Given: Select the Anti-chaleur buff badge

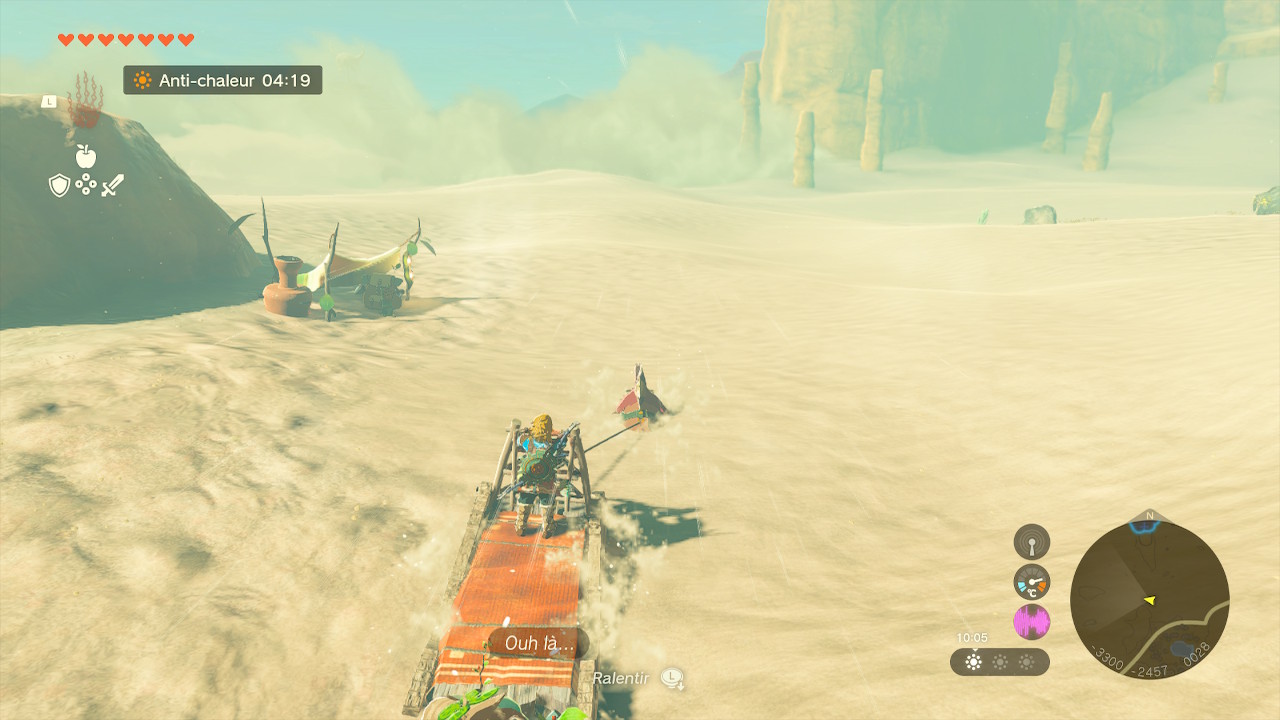Looking at the screenshot, I should point(223,80).
